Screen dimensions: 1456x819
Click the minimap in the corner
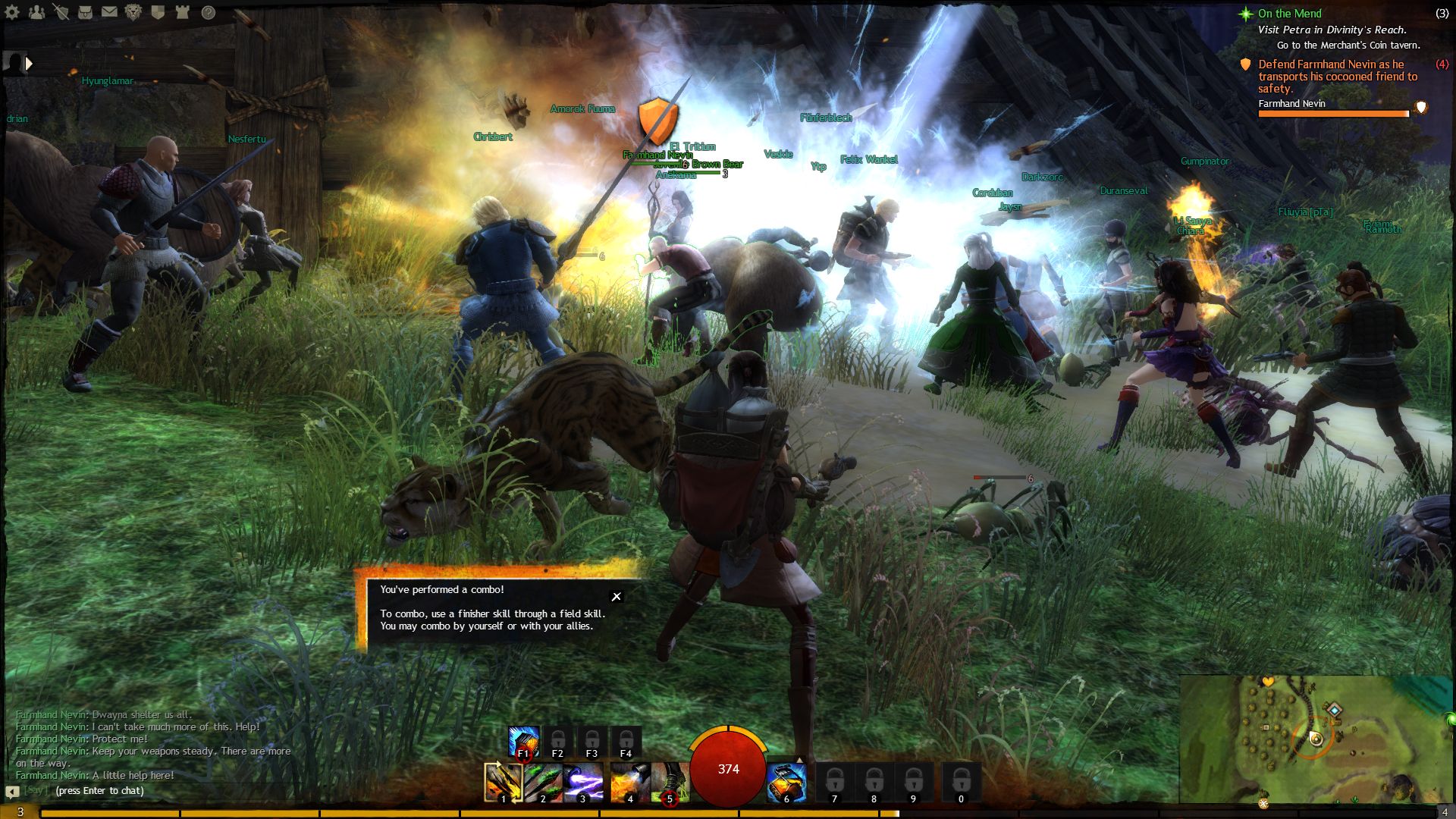(x=1316, y=738)
